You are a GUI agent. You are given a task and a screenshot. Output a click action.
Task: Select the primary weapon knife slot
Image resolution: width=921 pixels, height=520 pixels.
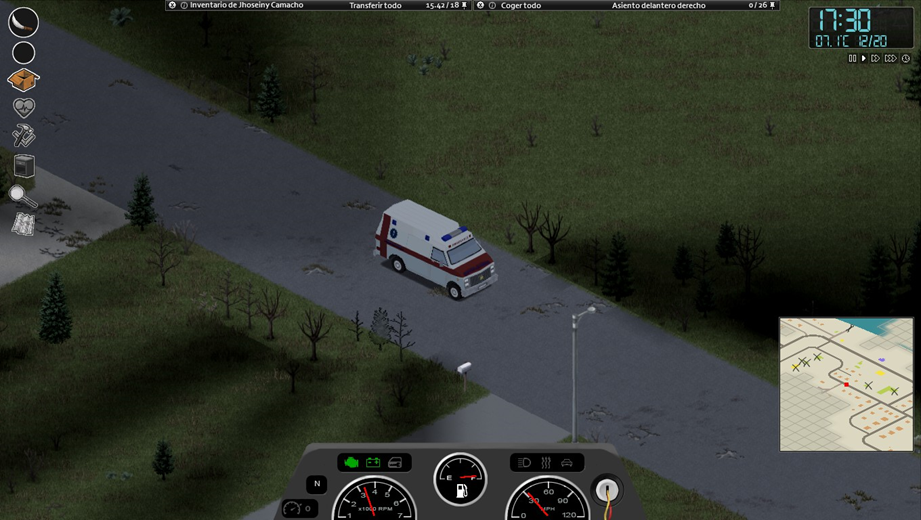(x=23, y=22)
